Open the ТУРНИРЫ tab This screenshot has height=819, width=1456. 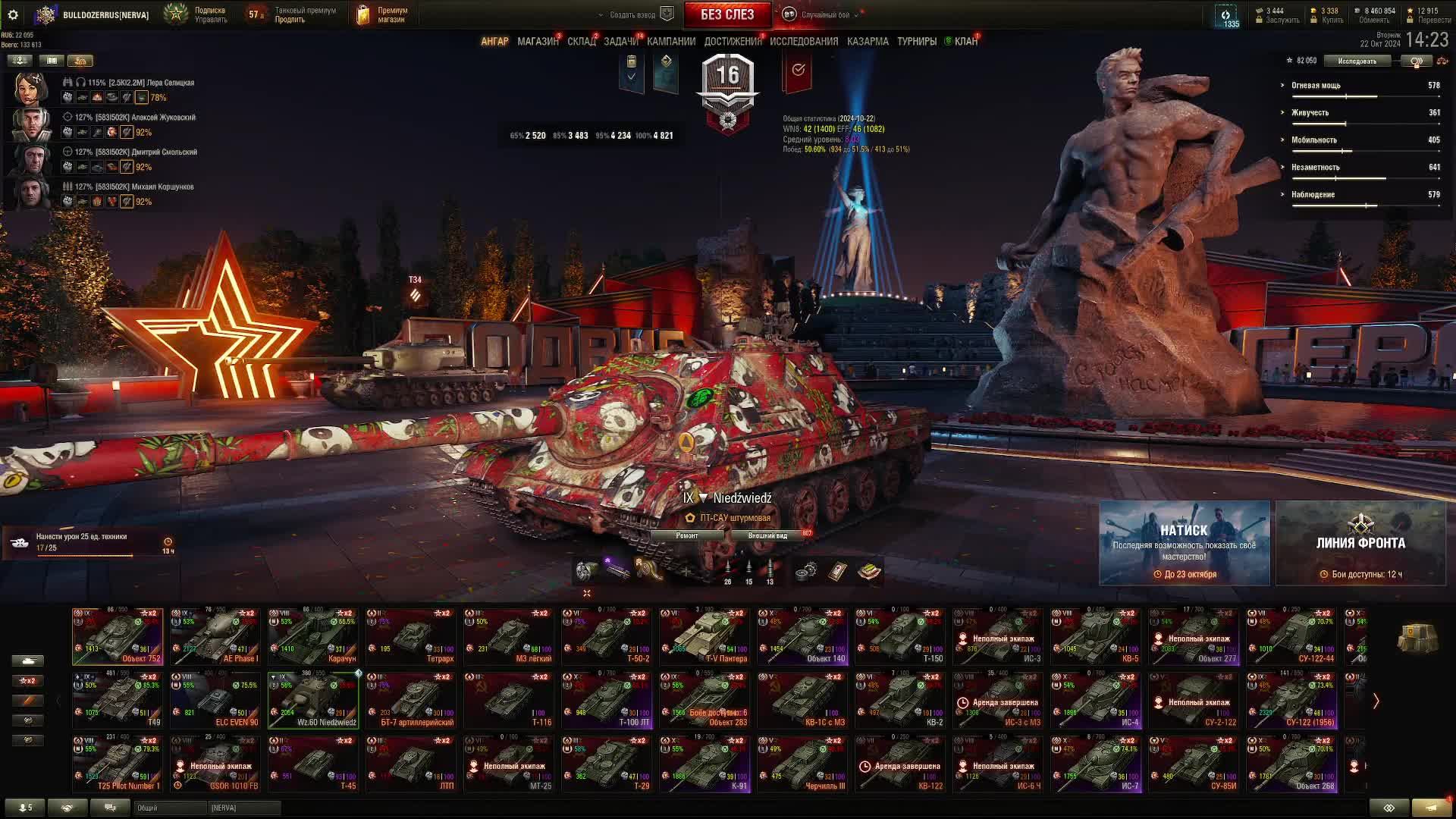pos(916,42)
